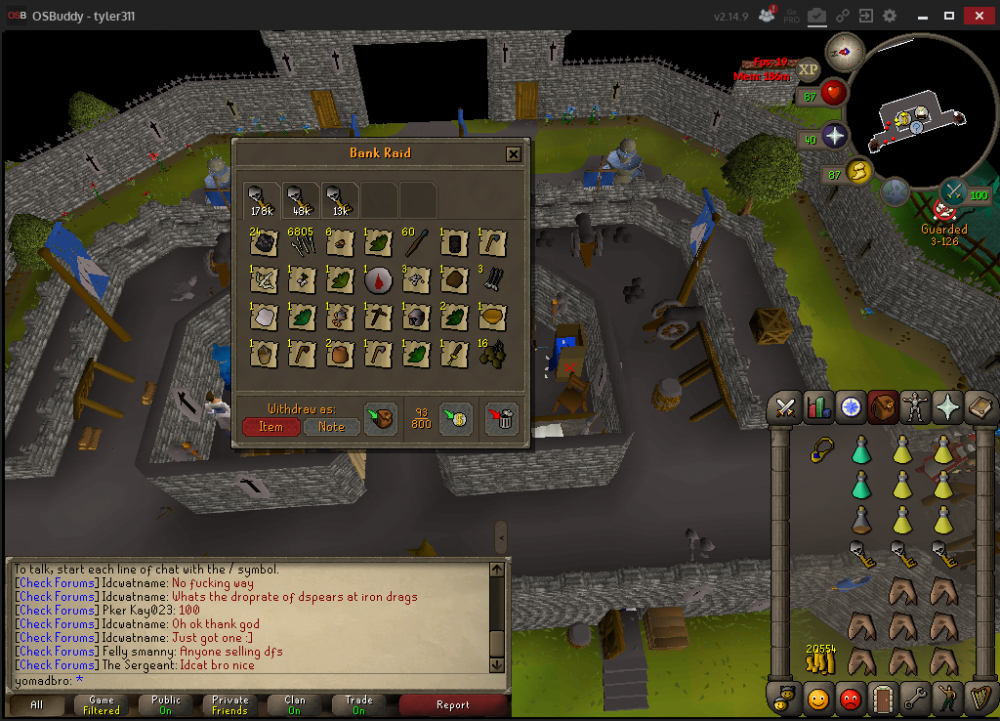Open the Skills tab

point(818,406)
